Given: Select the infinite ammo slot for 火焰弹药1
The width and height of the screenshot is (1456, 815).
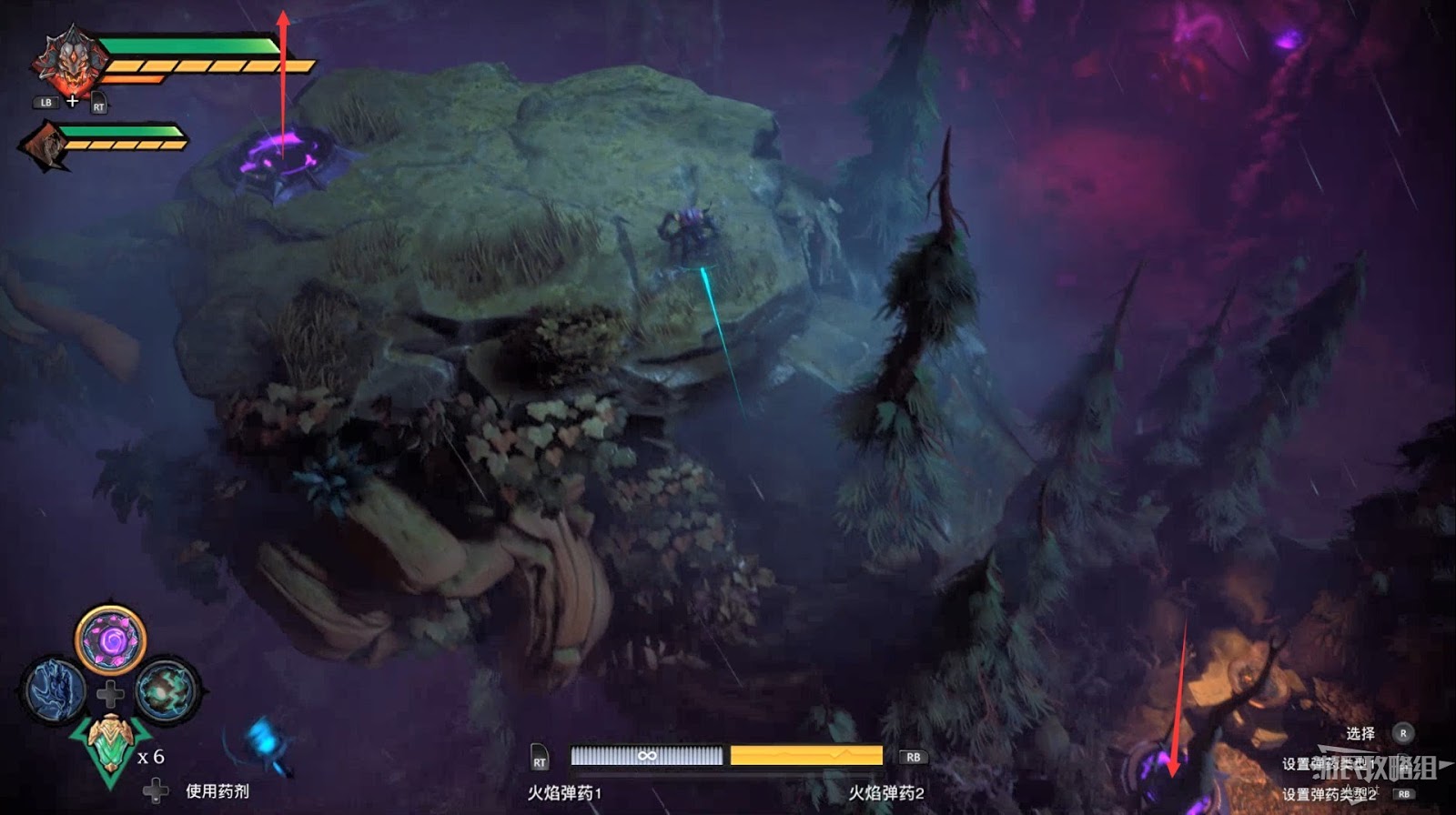Looking at the screenshot, I should tap(646, 756).
